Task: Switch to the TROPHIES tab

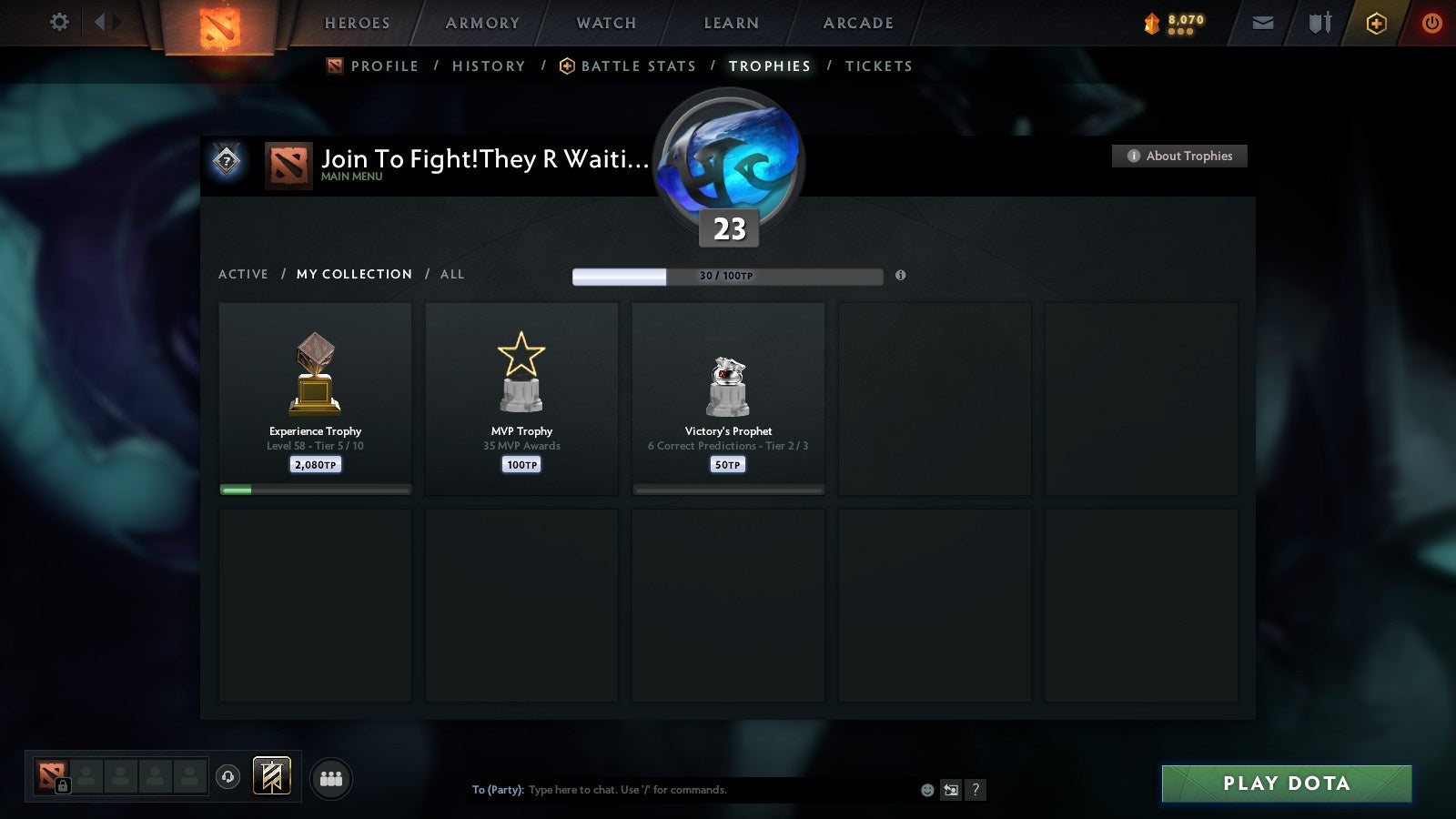Action: click(769, 66)
